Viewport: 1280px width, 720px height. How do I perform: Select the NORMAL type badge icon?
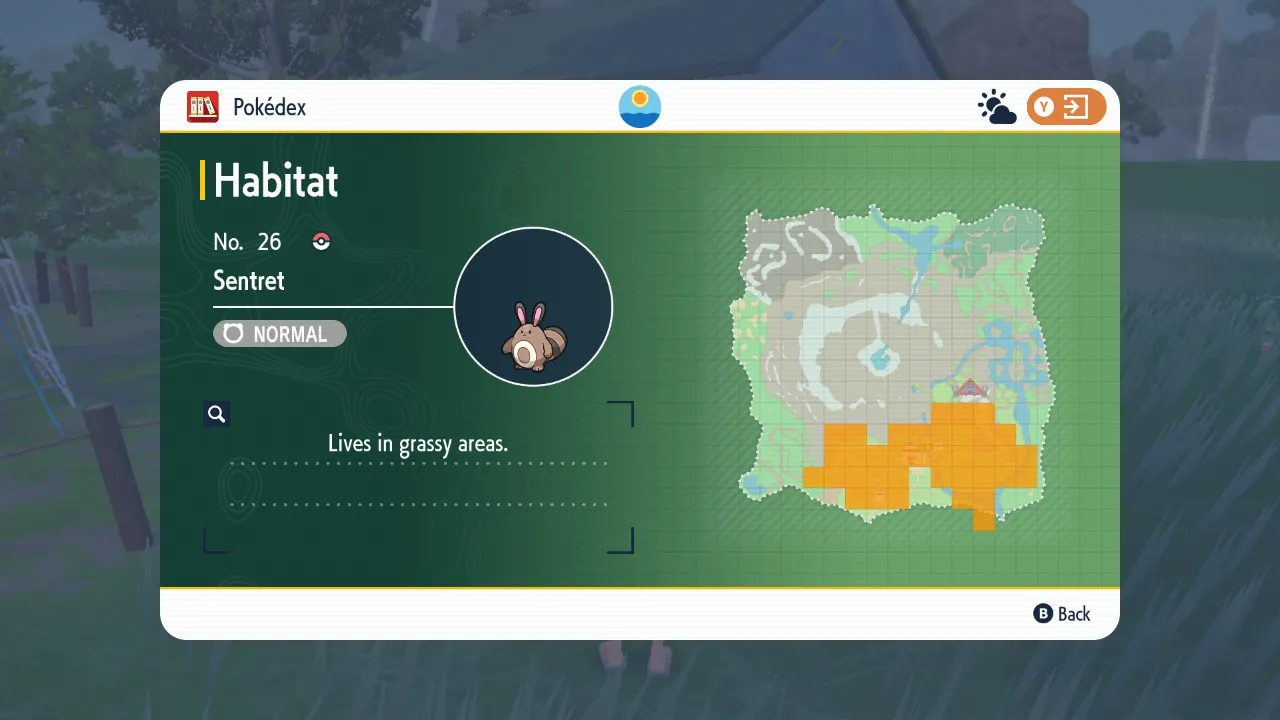pos(231,334)
